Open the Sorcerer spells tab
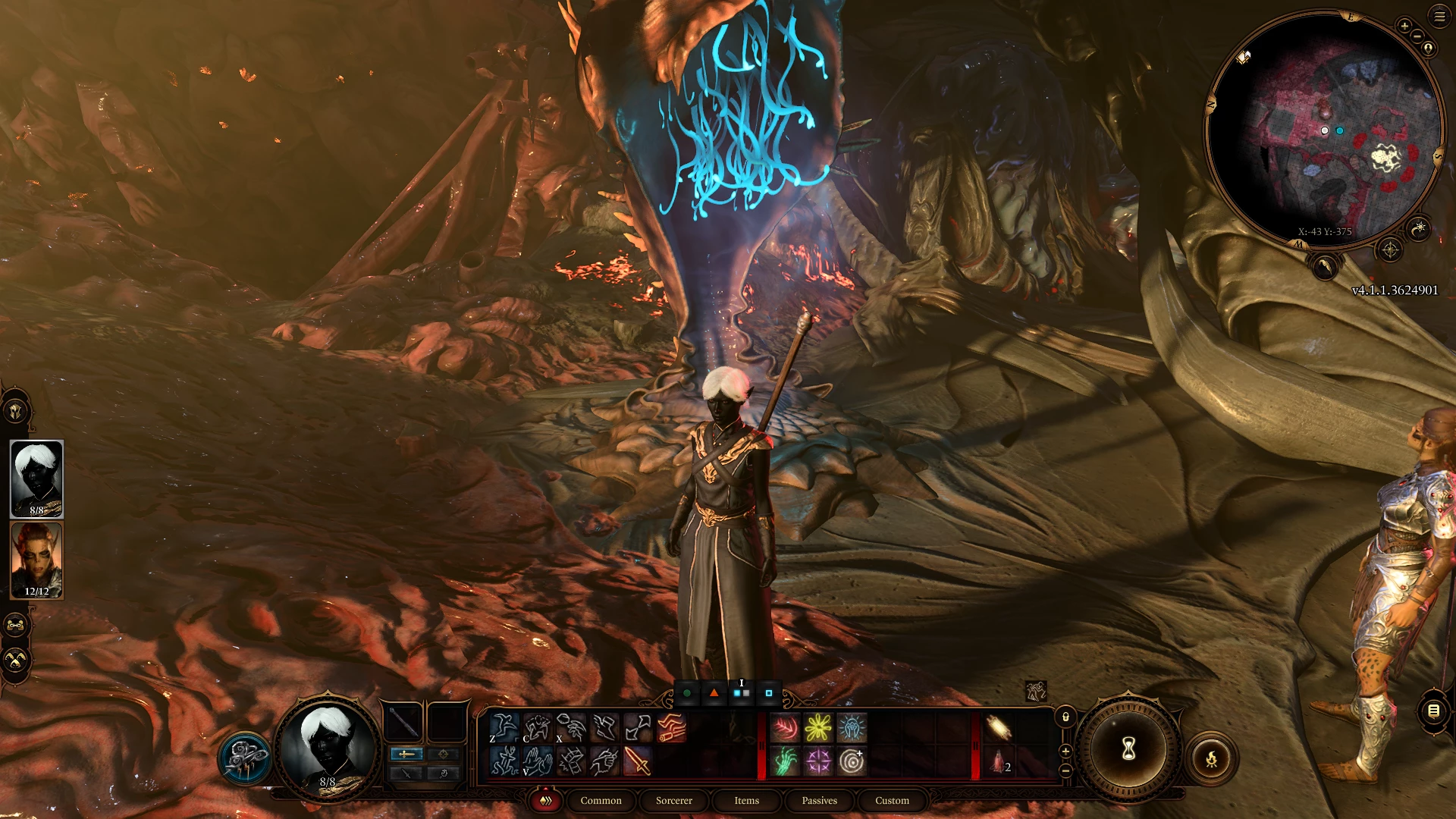 [x=673, y=800]
